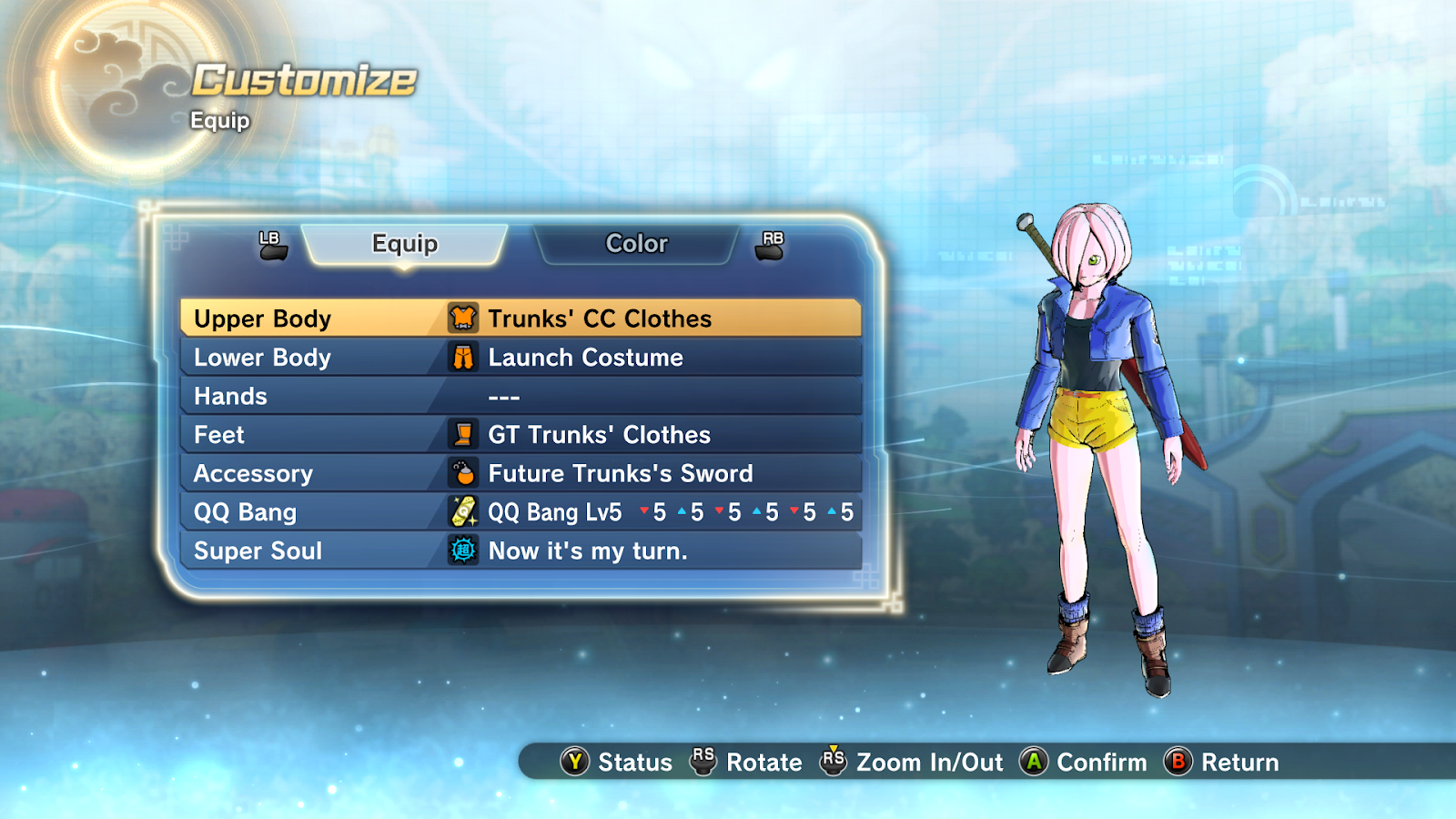Switch to the Color tab

point(636,244)
